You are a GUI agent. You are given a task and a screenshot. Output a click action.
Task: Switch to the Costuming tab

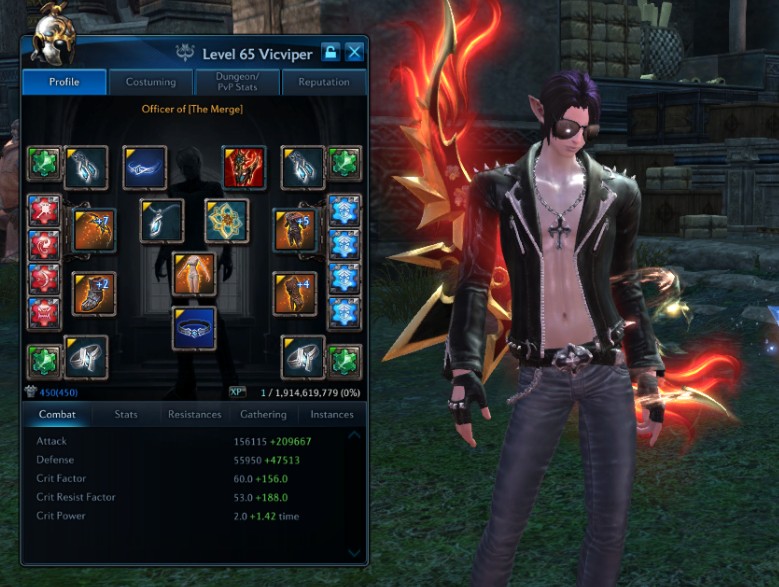coord(151,82)
